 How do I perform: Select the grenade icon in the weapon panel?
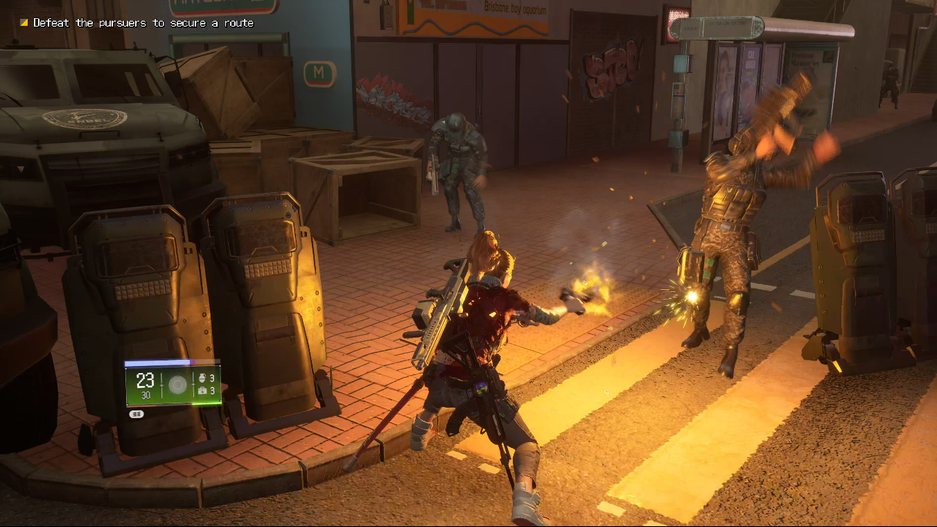point(202,378)
